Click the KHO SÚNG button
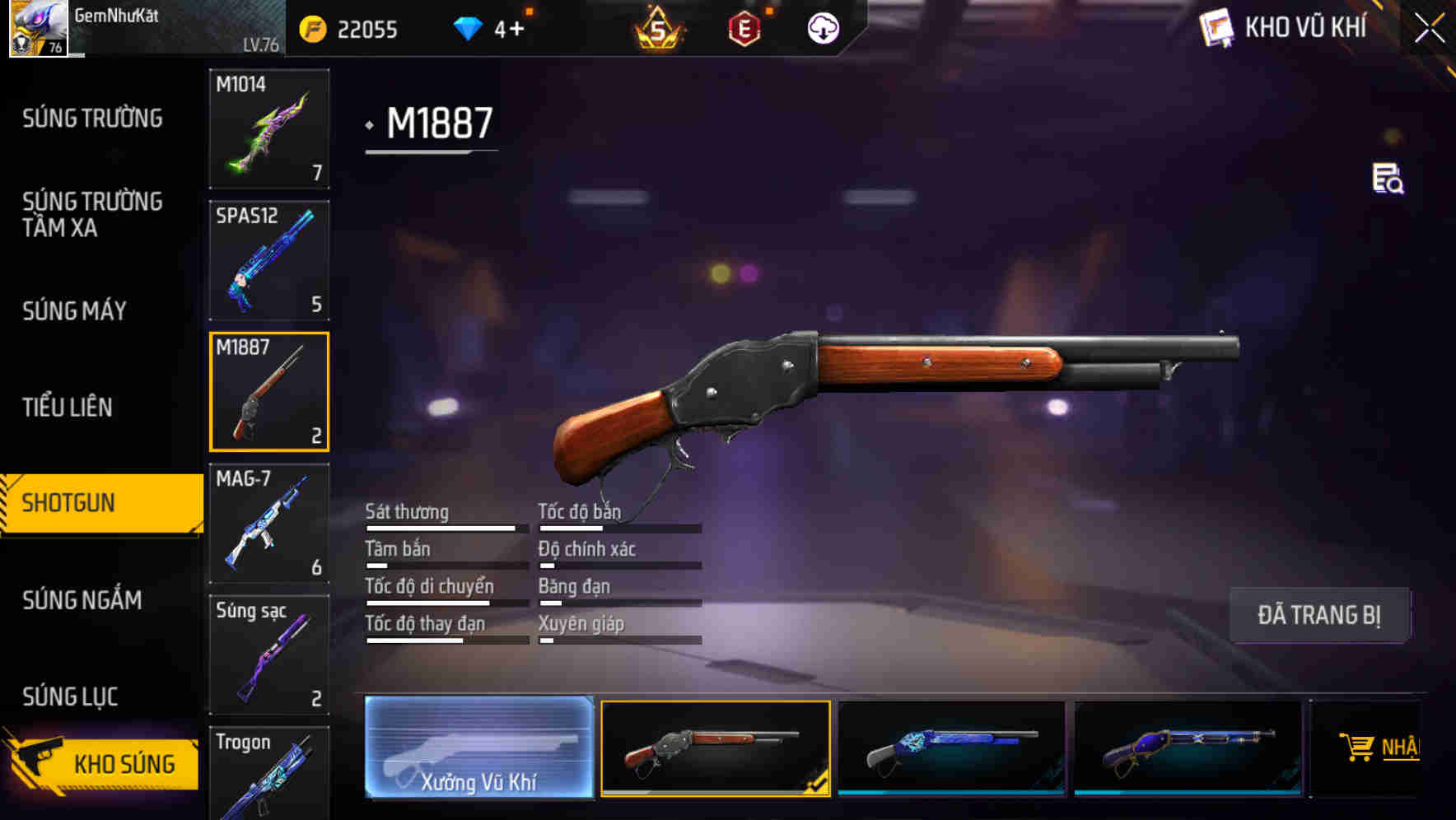Viewport: 1456px width, 820px height. [x=124, y=763]
